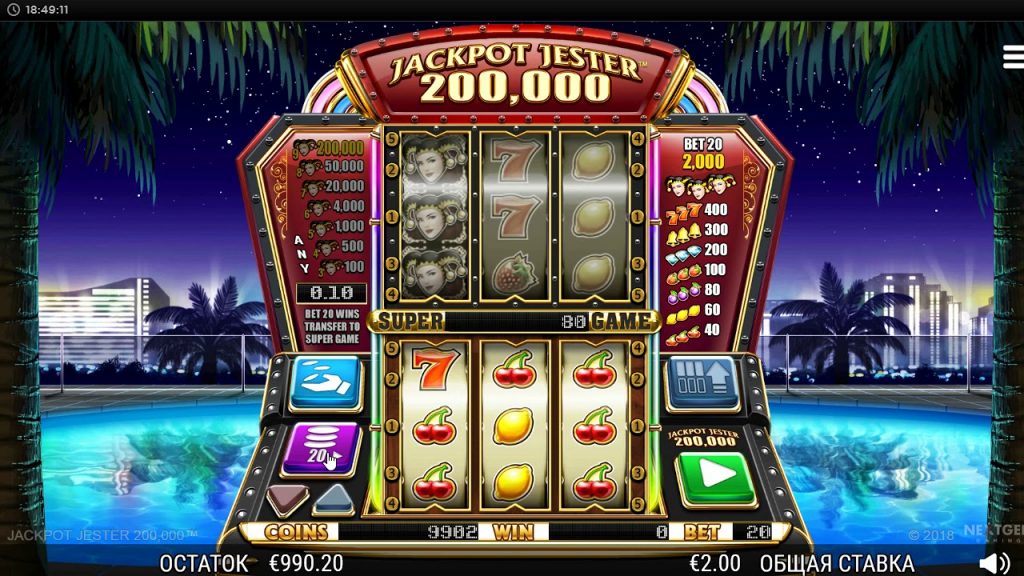Toggle sound with the speaker icon
Screen dimensions: 1024x576
pos(993,563)
